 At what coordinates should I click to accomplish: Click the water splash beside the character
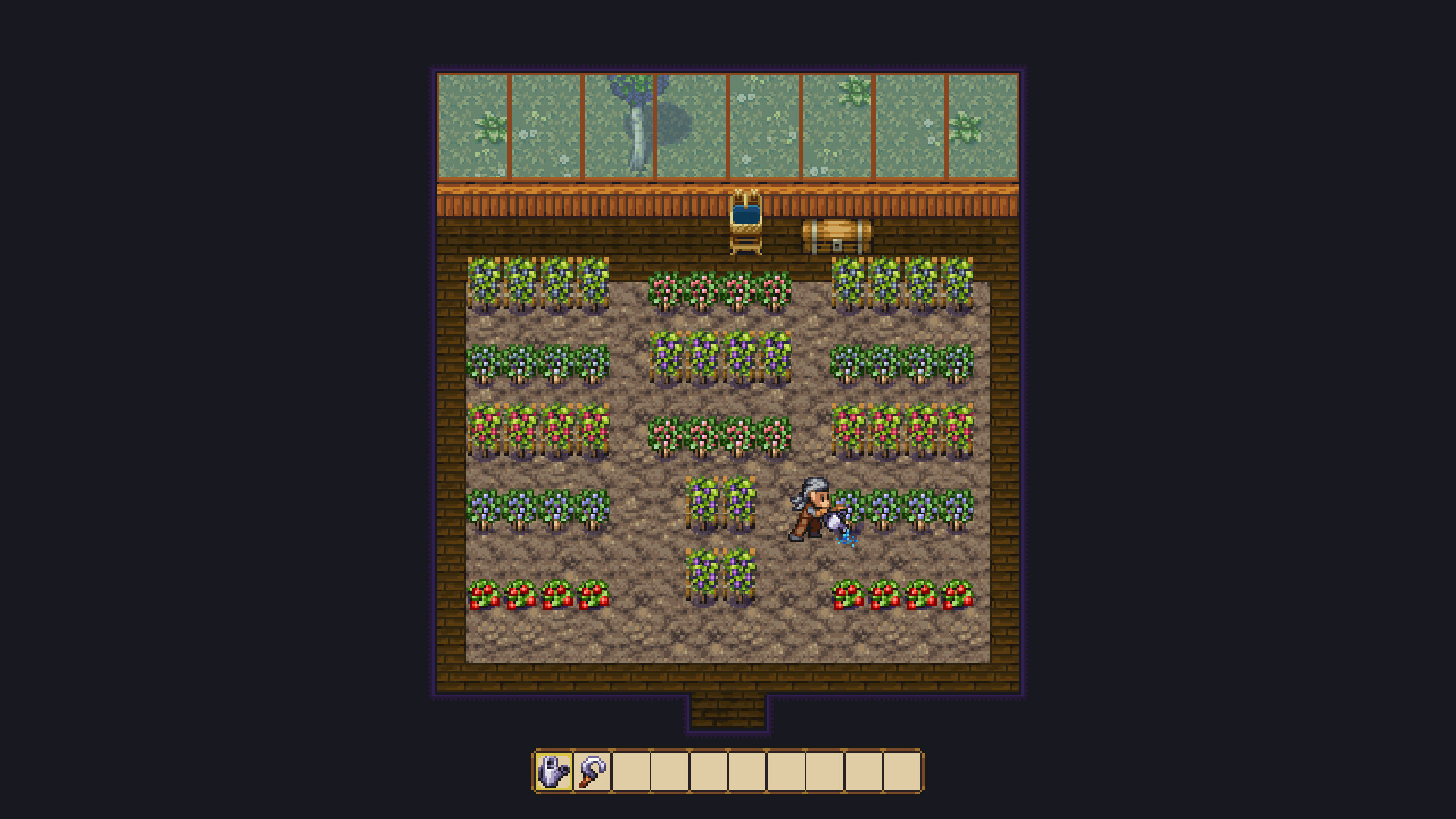point(848,540)
